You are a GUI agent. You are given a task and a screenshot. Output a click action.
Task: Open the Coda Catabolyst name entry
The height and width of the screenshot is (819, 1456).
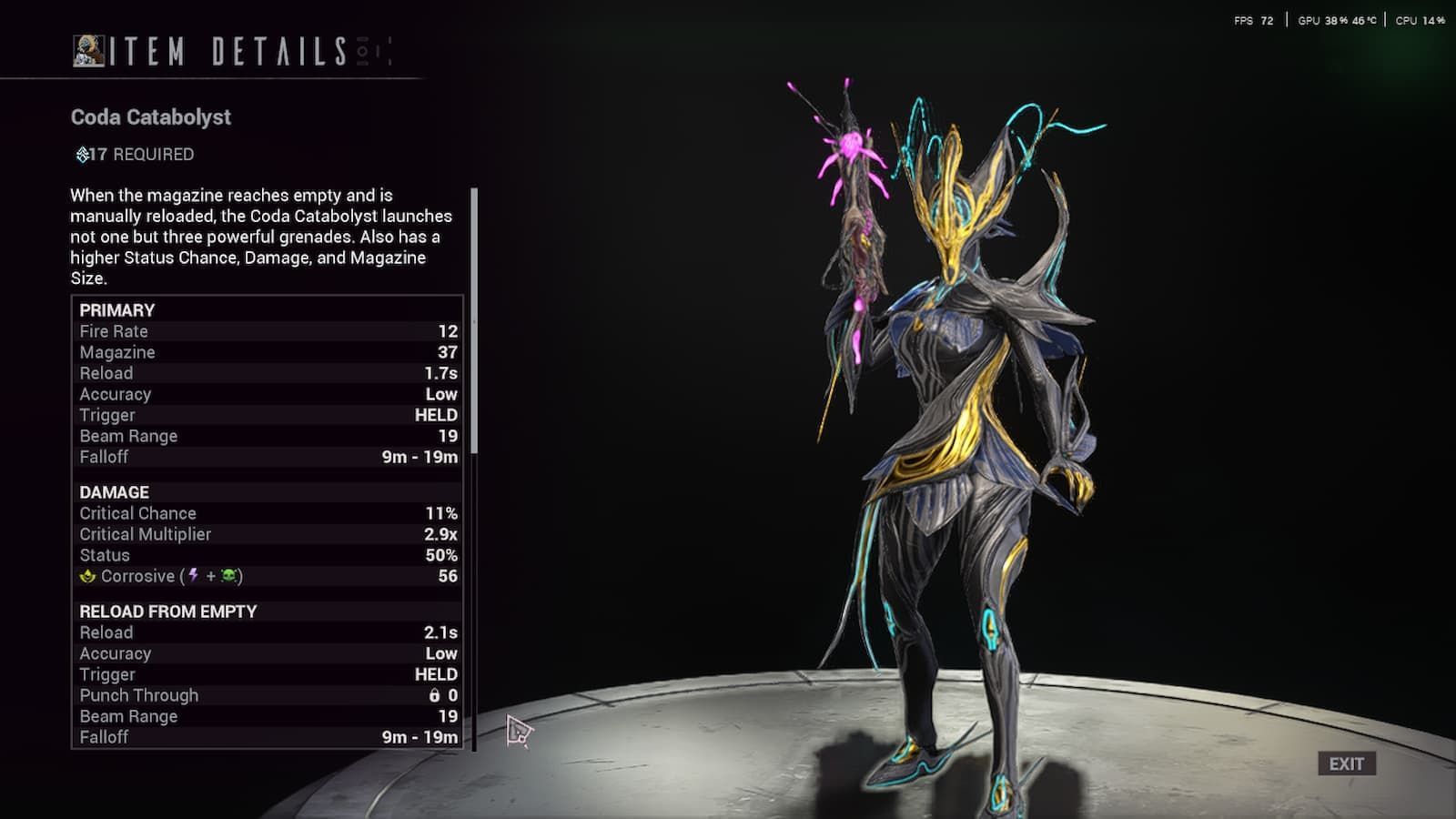click(151, 116)
